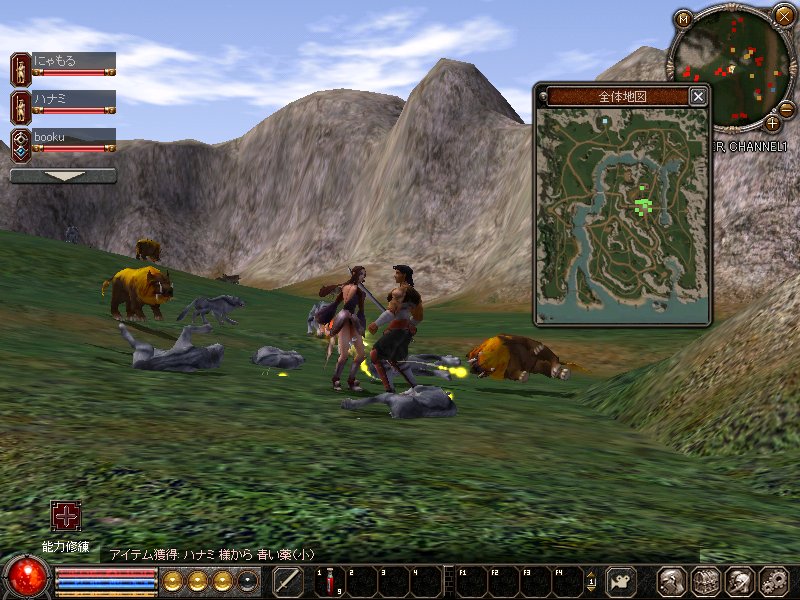Screen dimensions: 800x600
Task: Close the circular minimap with X button
Action: click(x=783, y=15)
